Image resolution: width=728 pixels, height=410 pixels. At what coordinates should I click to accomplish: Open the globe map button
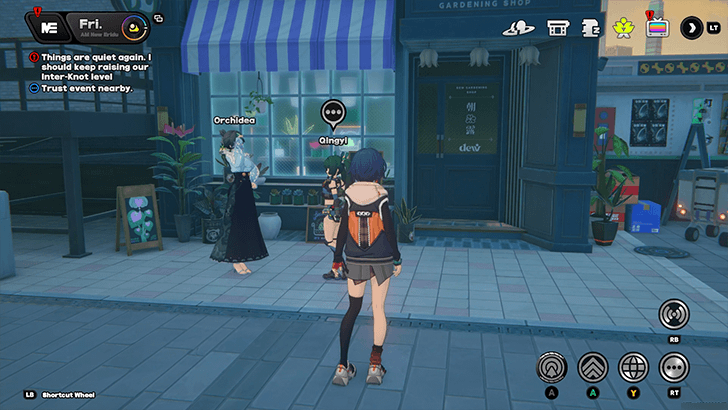(x=633, y=367)
